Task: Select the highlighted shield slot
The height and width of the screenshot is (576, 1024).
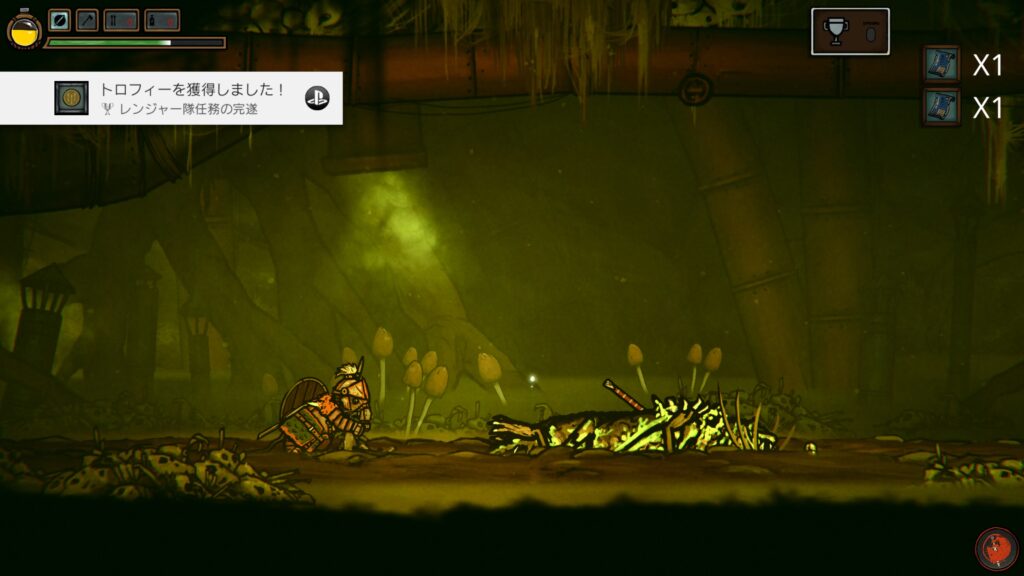Action: (60, 20)
